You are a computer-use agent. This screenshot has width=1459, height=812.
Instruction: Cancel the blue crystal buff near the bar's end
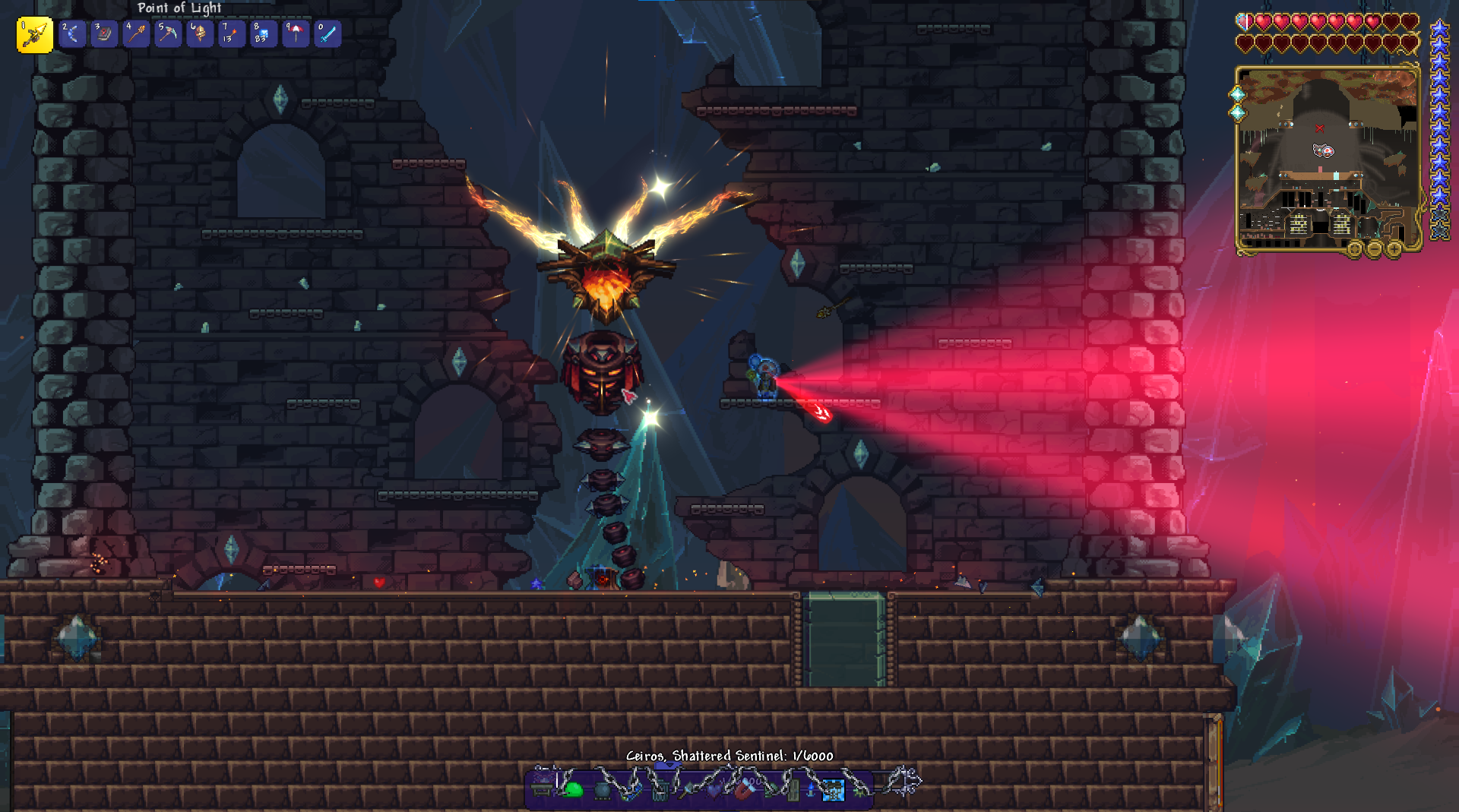click(x=834, y=790)
